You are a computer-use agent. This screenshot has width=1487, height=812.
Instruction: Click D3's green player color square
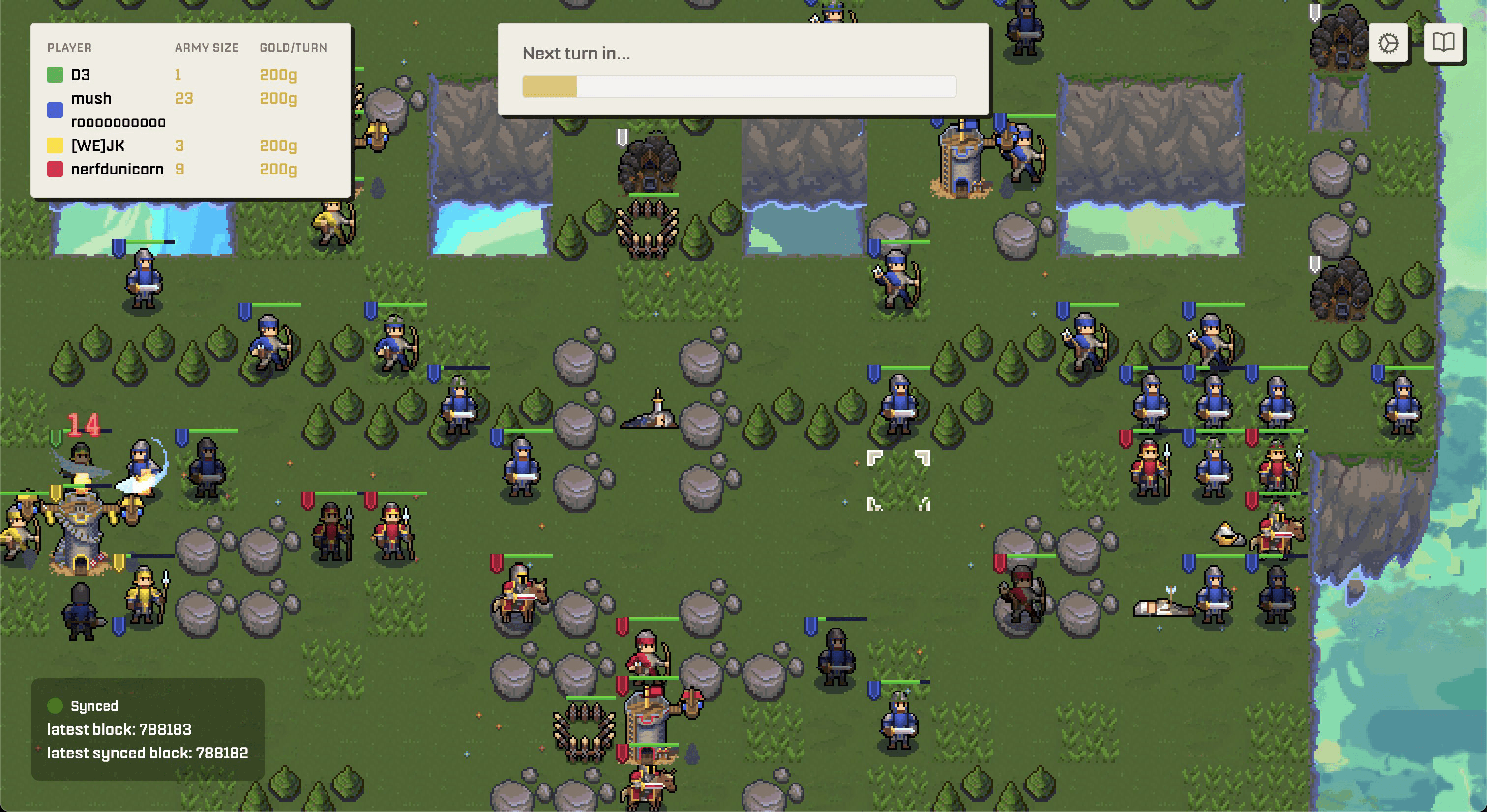pyautogui.click(x=55, y=74)
